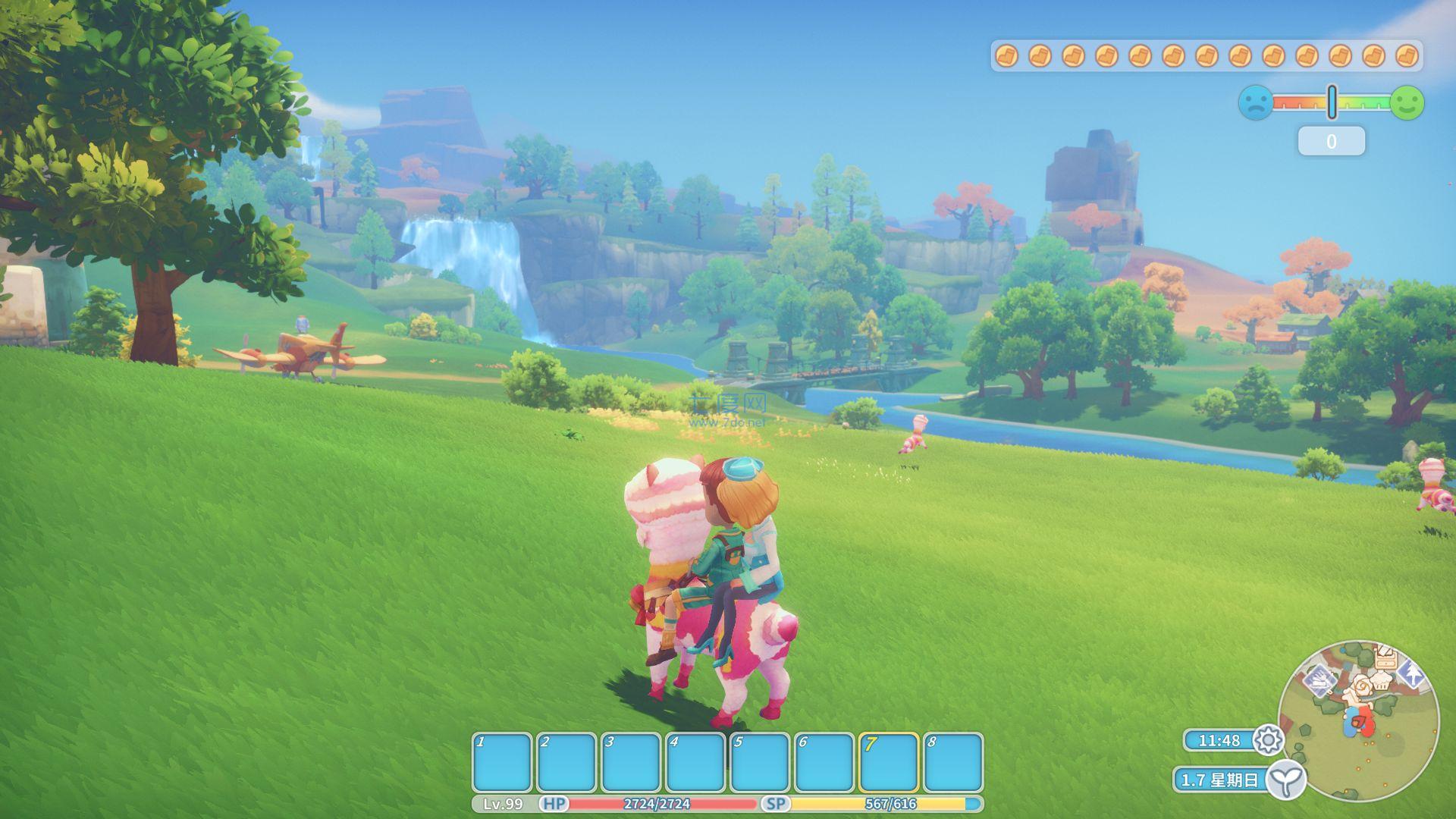Click the sprout season icon by the date
1456x819 pixels.
click(x=1286, y=780)
